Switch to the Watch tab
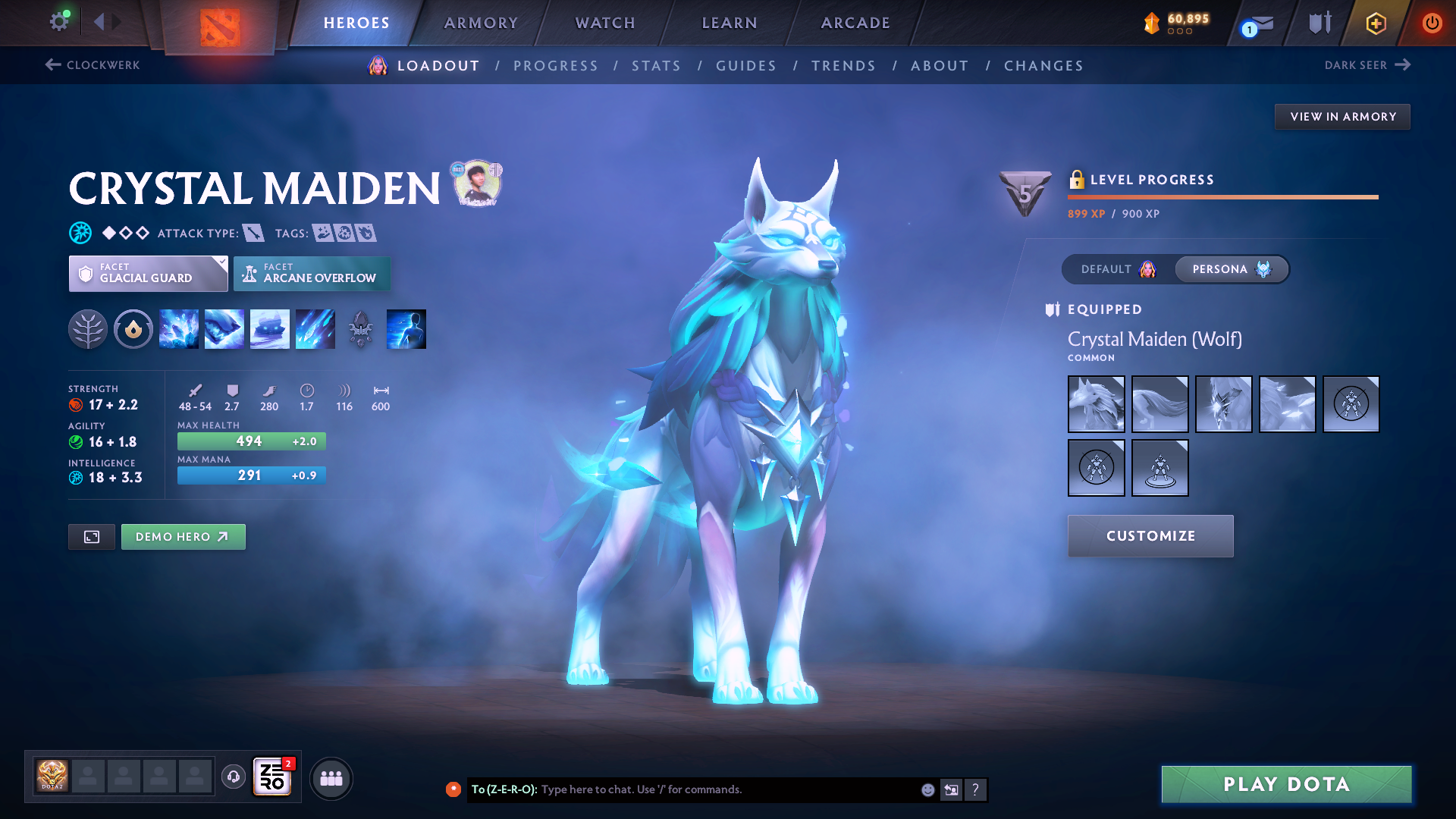Screen dimensions: 1456x819 point(605,23)
